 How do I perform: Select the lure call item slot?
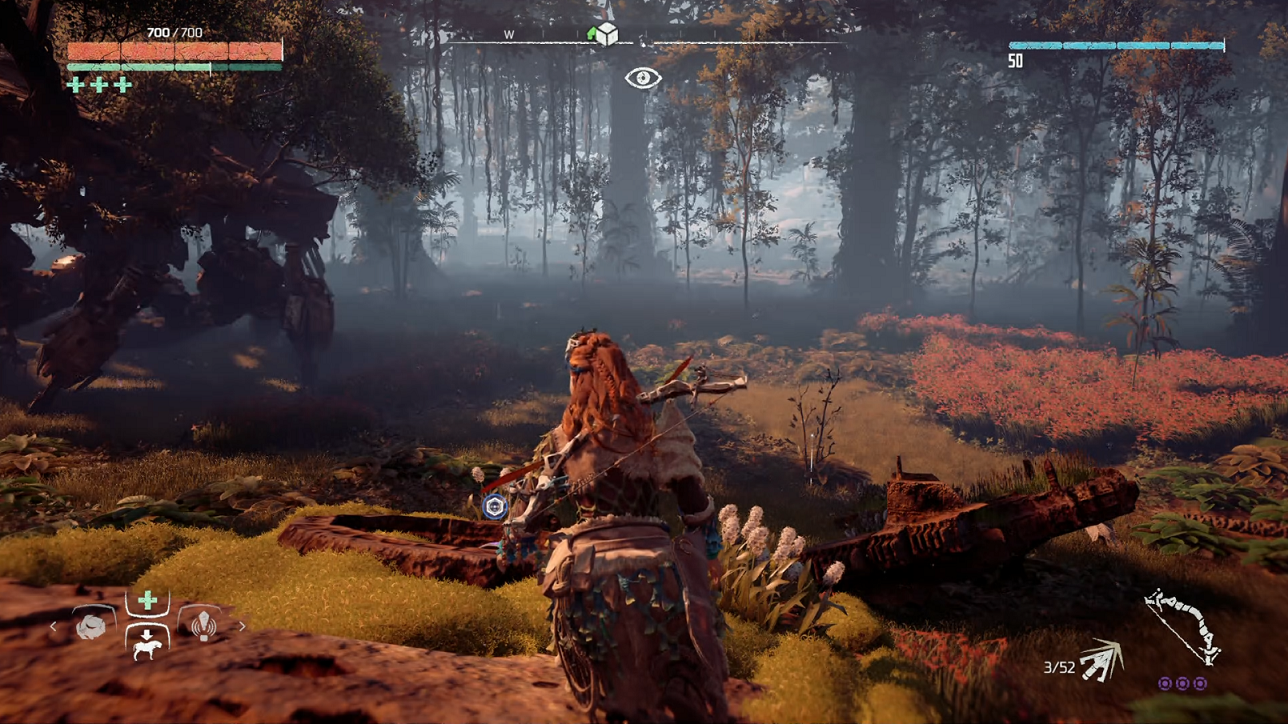[202, 626]
